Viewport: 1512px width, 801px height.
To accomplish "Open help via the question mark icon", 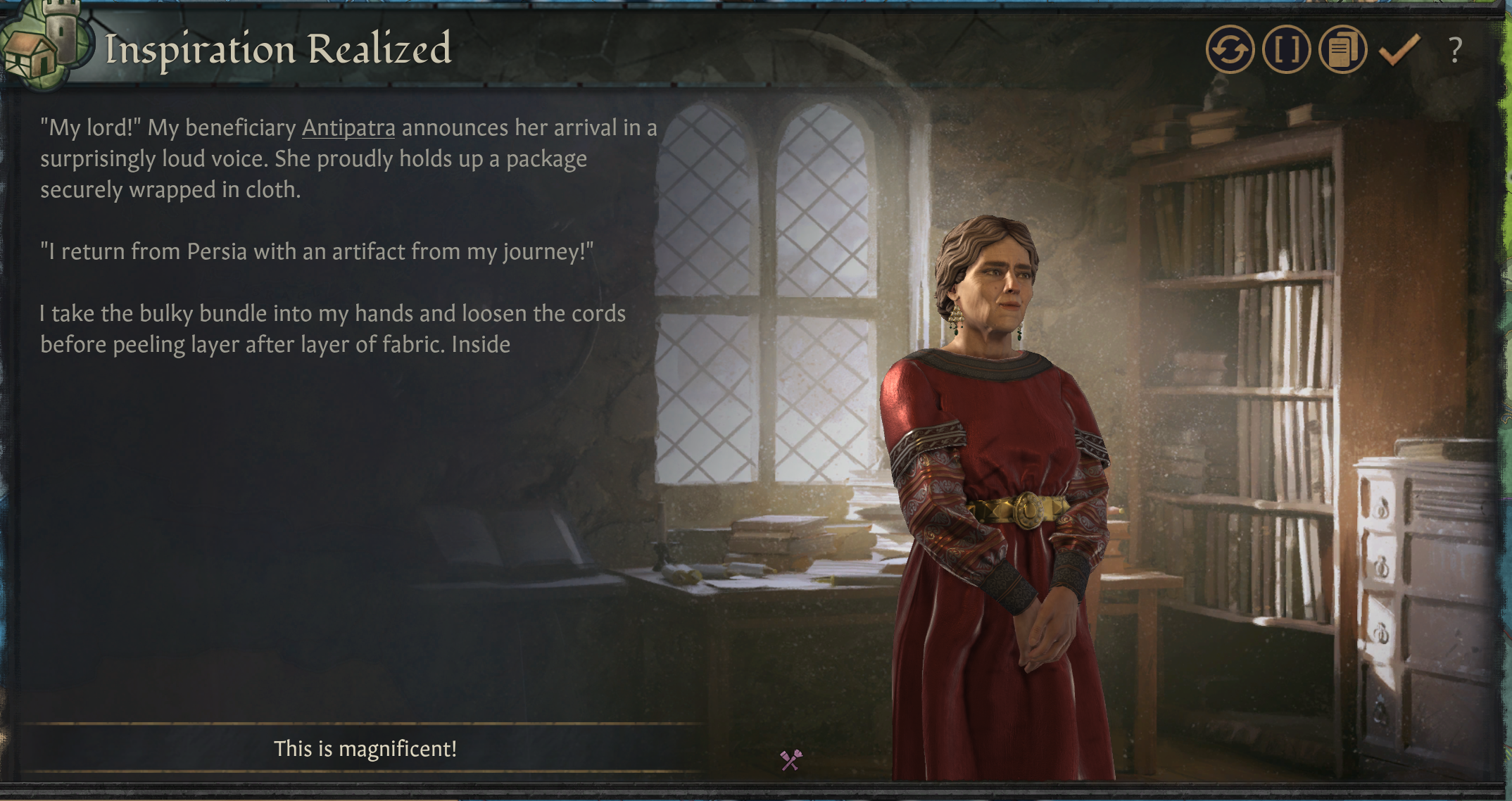I will point(1454,49).
